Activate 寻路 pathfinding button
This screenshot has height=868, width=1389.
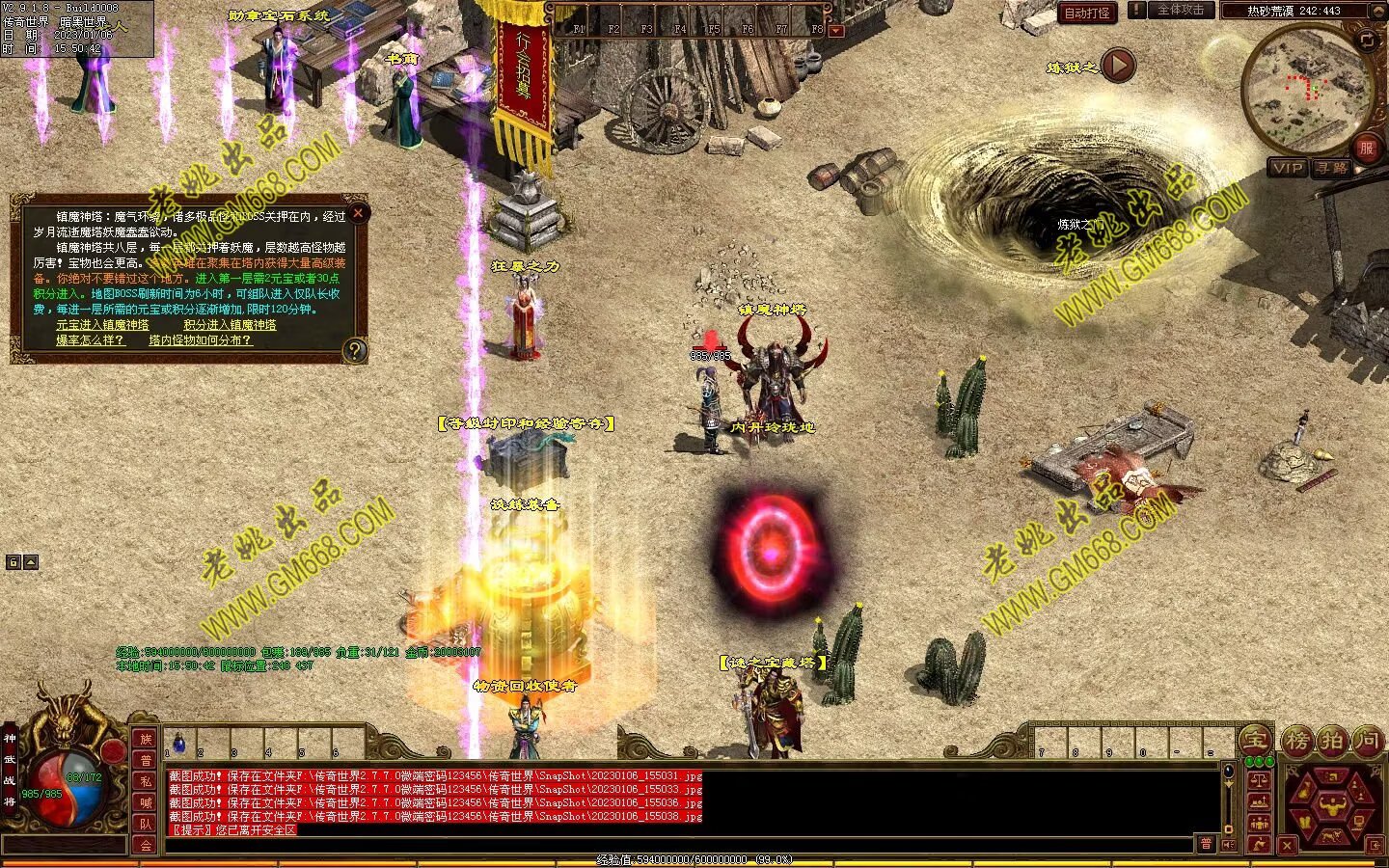pyautogui.click(x=1331, y=168)
